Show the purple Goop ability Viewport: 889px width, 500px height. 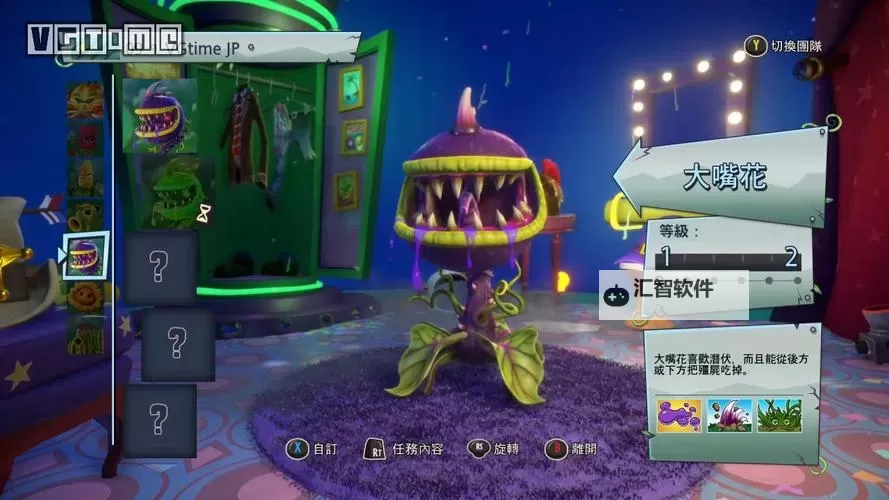(x=679, y=414)
